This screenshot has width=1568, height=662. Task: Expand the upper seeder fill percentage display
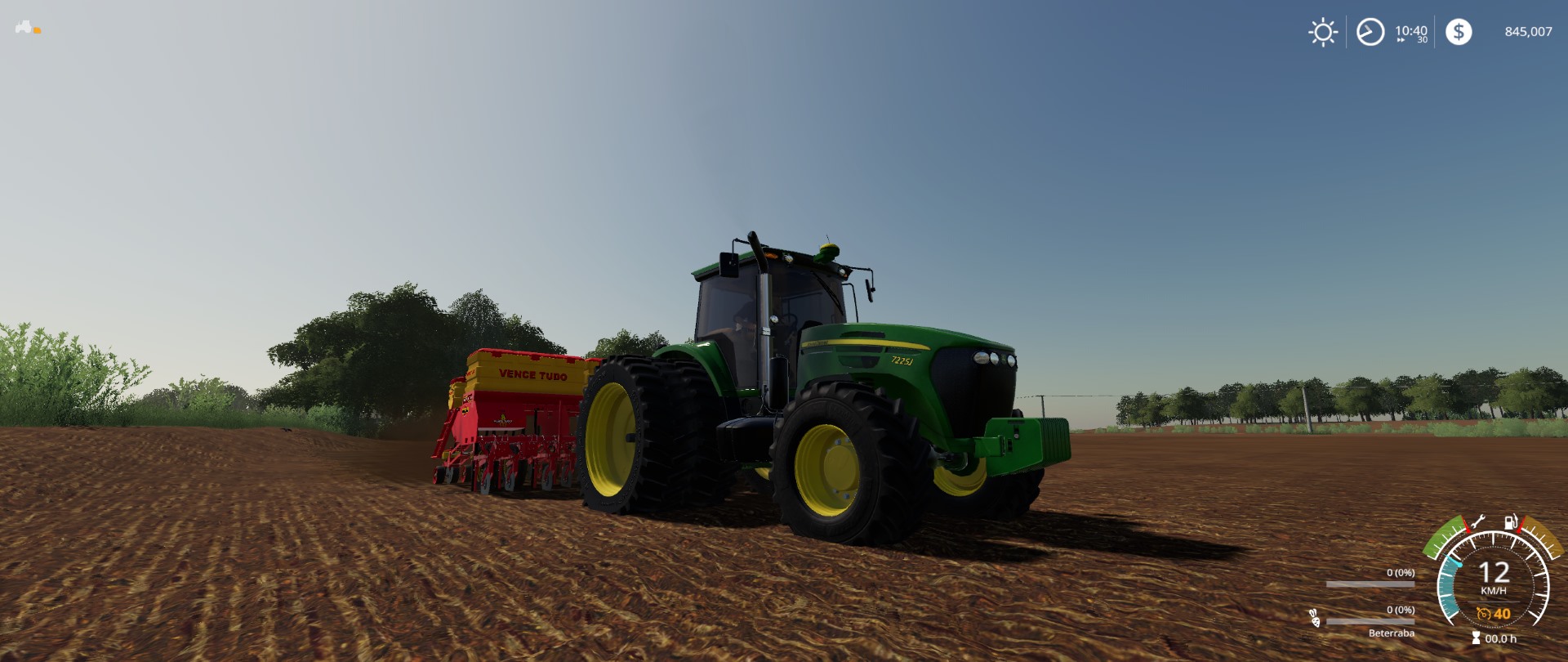[1401, 573]
